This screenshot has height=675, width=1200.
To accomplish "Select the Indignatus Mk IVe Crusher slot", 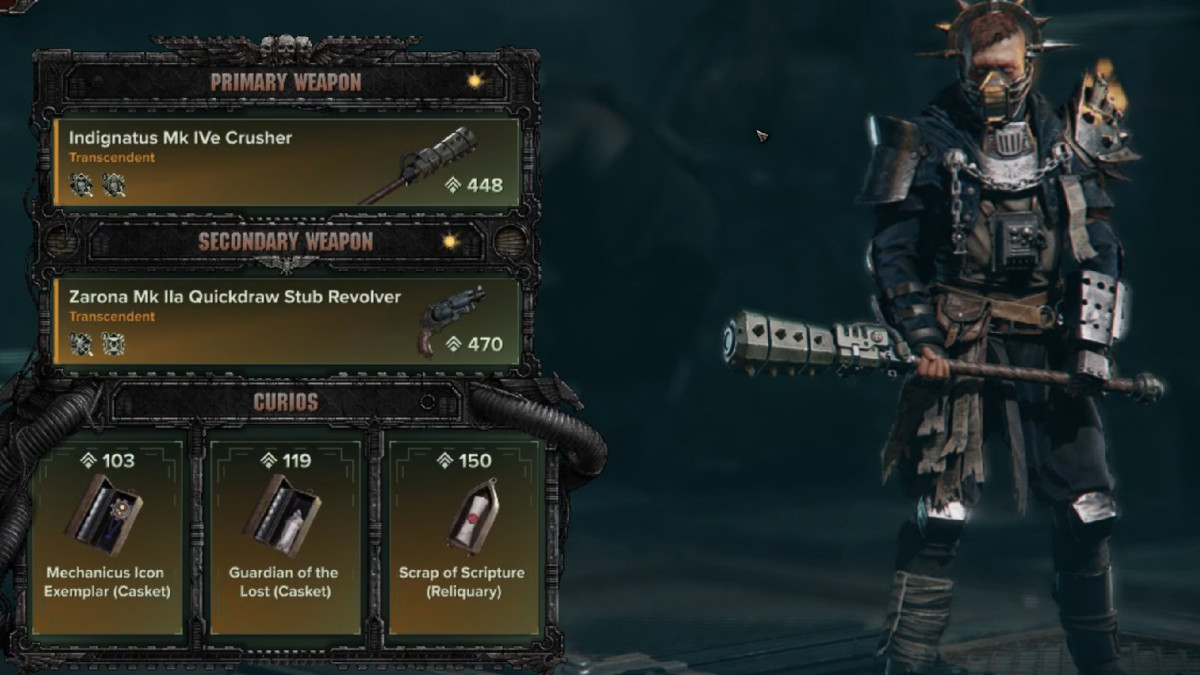I will pos(286,162).
